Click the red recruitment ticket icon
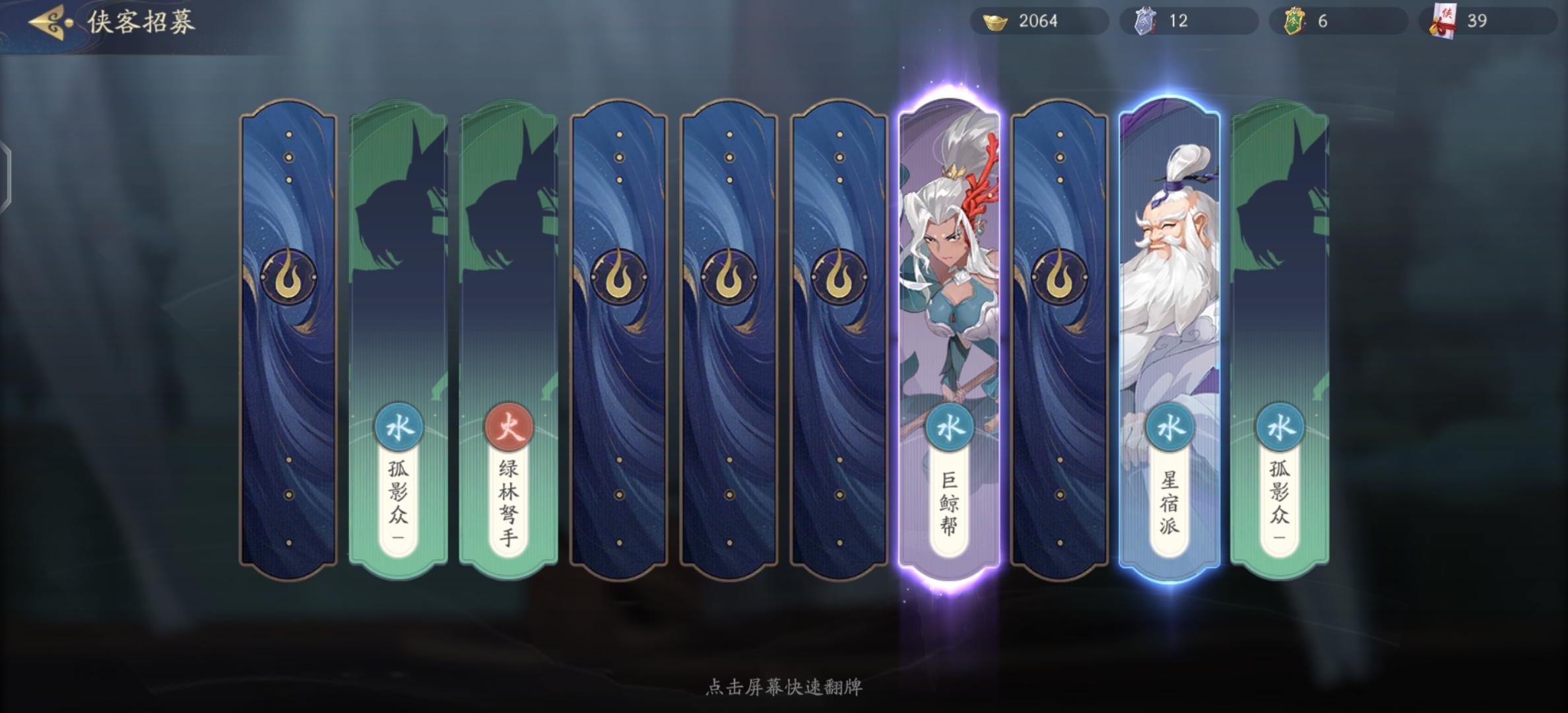 [1444, 20]
